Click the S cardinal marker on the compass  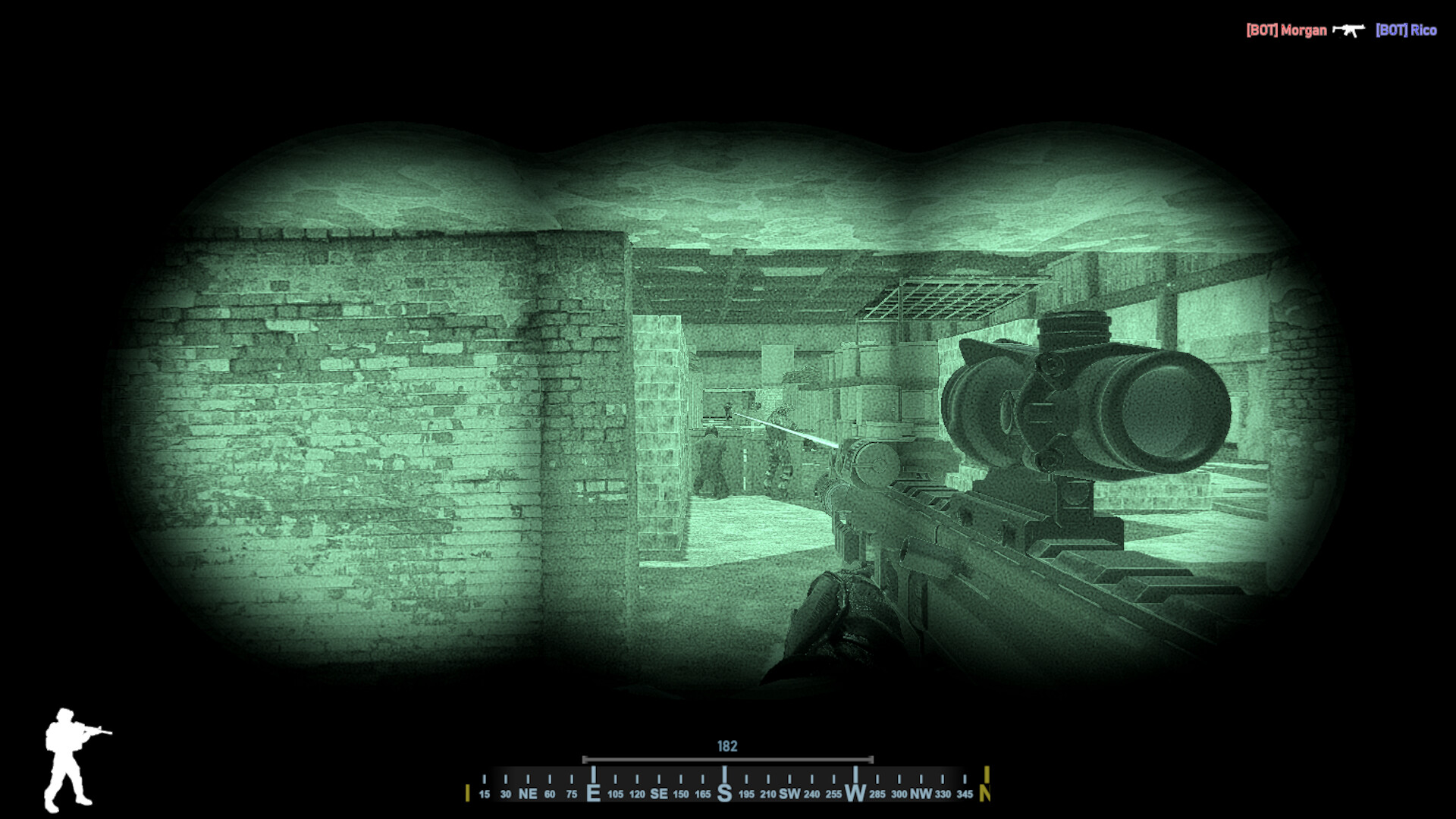coord(726,793)
